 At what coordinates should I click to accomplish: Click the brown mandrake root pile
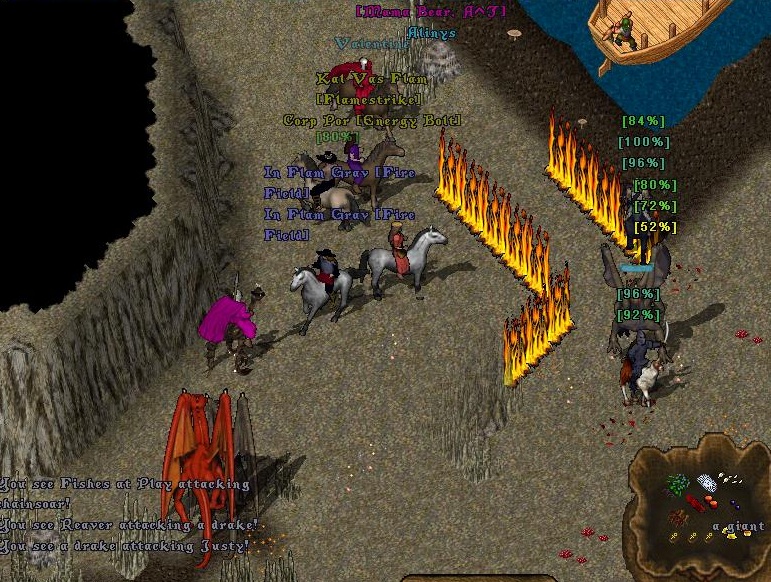(x=677, y=517)
